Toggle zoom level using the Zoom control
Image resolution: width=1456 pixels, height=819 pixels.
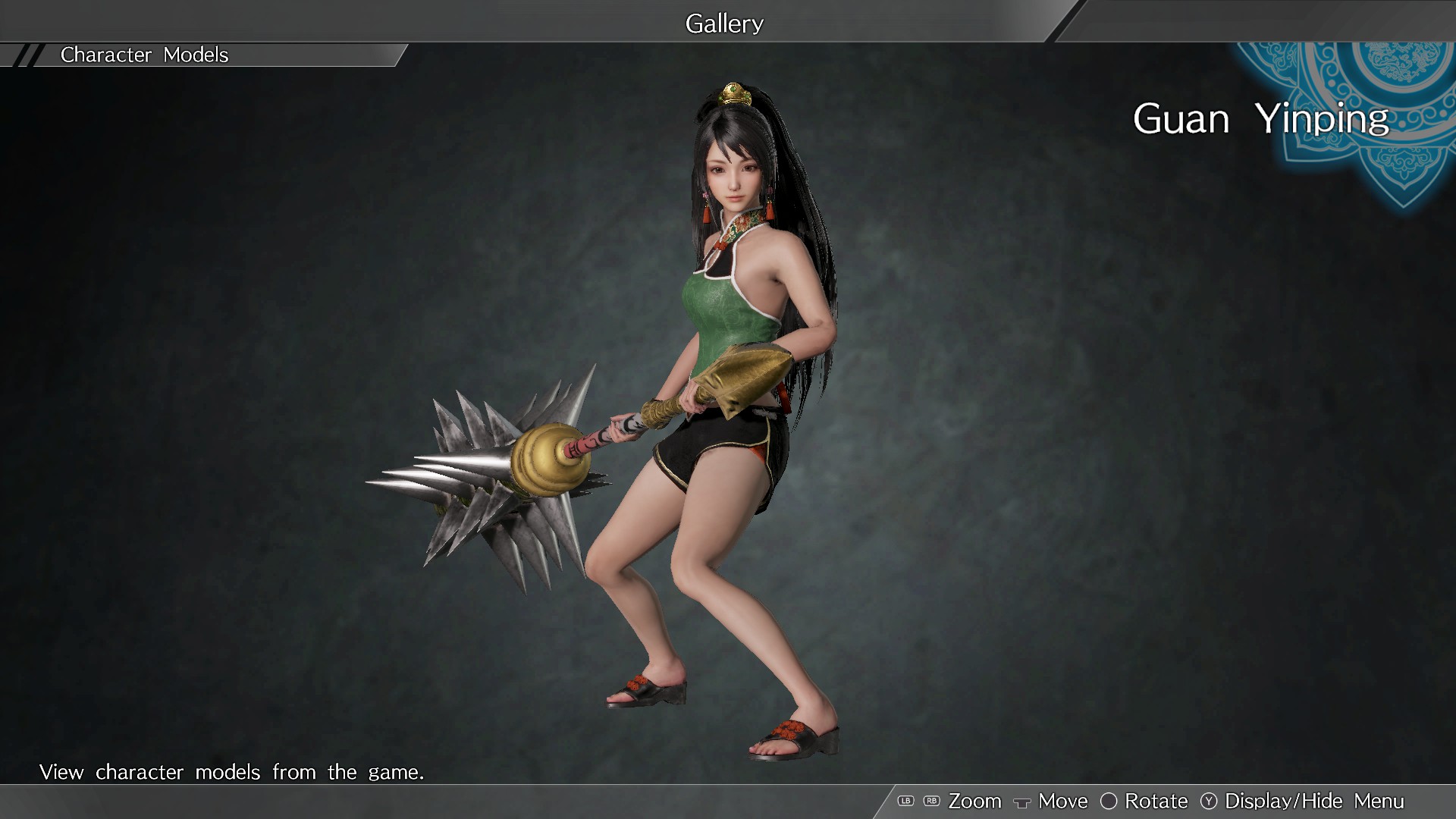coord(974,801)
